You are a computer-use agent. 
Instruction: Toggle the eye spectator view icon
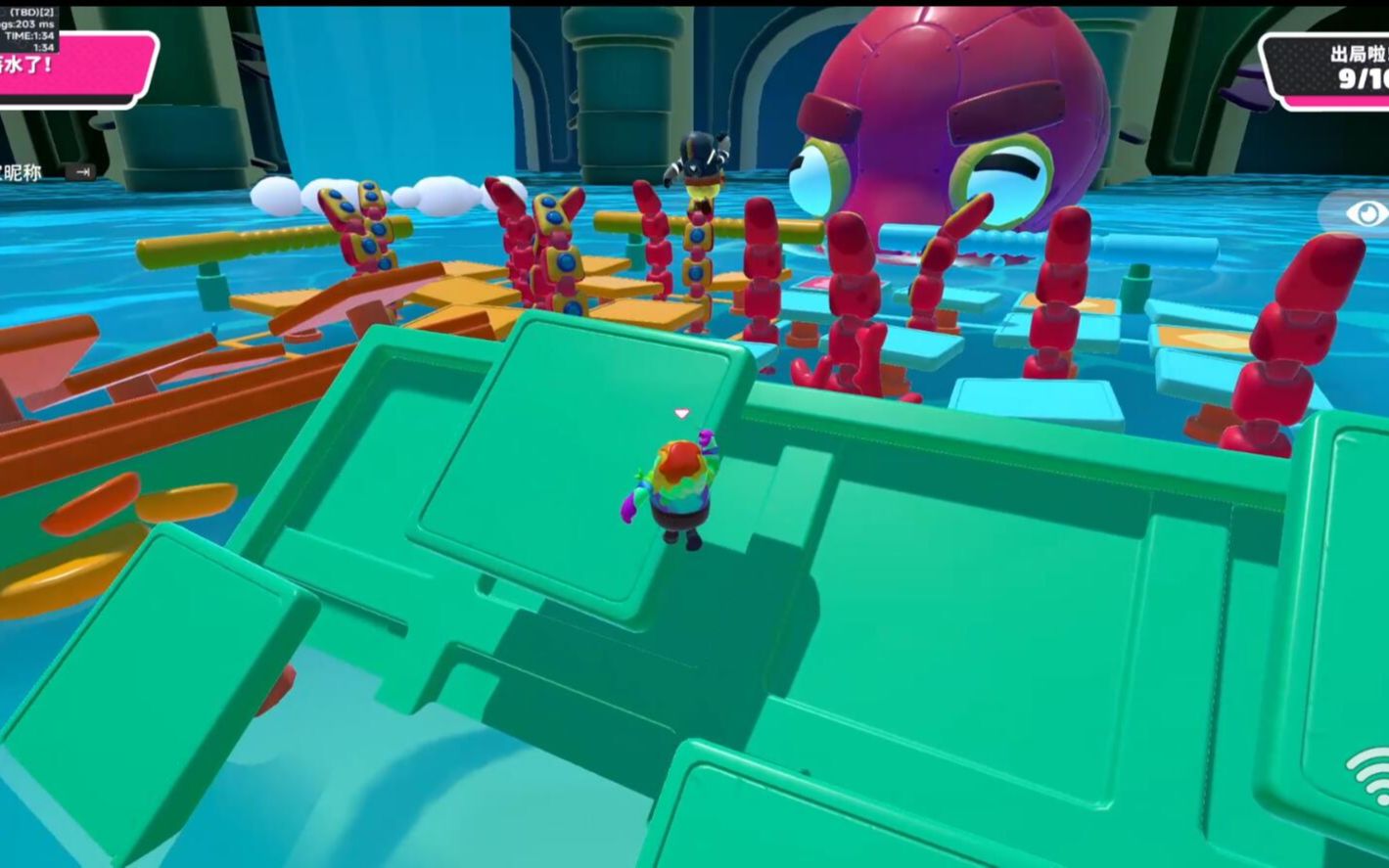click(1366, 213)
